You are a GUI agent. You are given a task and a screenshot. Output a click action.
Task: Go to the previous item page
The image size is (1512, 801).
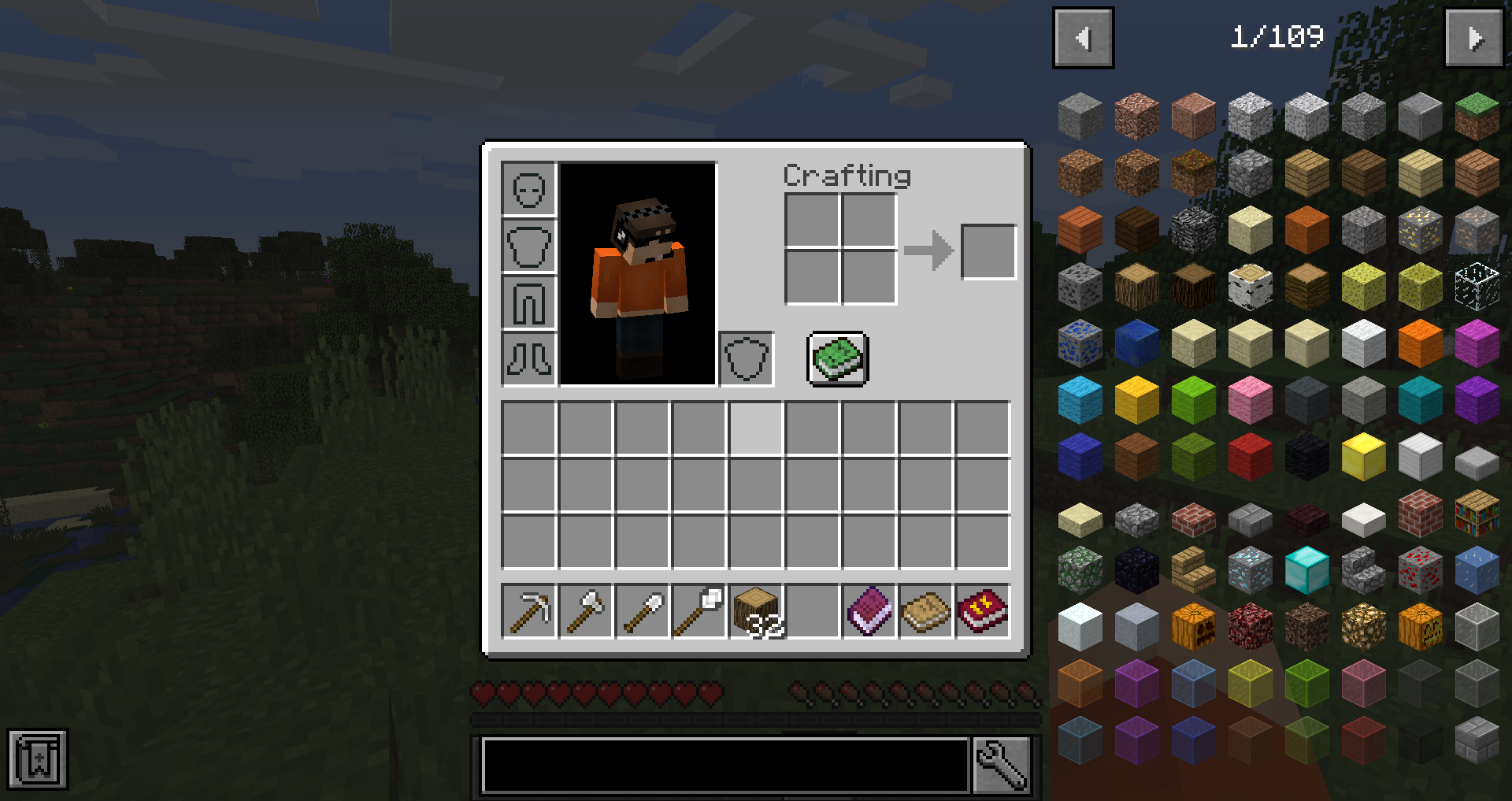(x=1083, y=37)
